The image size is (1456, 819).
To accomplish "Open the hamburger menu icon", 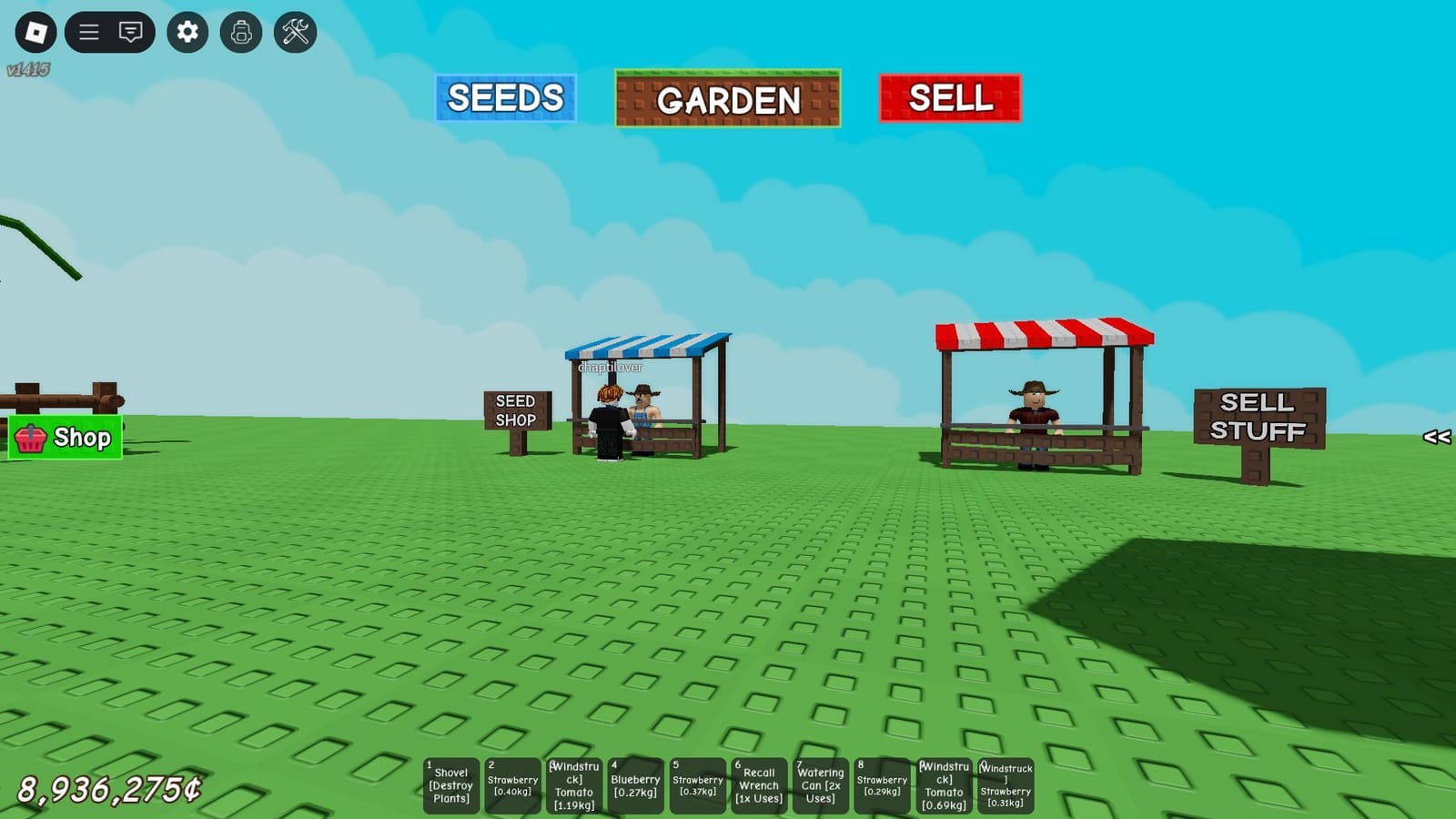I will (88, 30).
